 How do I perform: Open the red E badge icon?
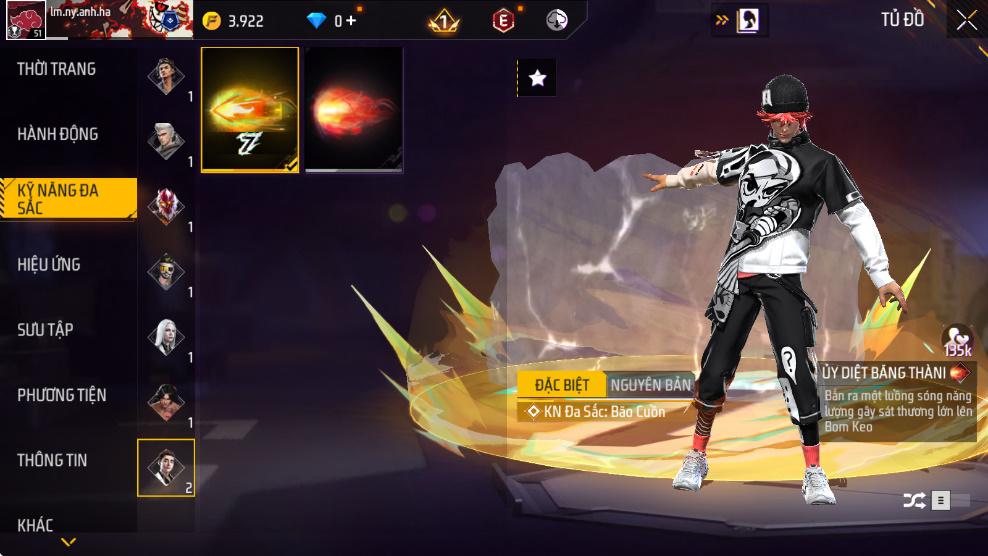(x=503, y=20)
